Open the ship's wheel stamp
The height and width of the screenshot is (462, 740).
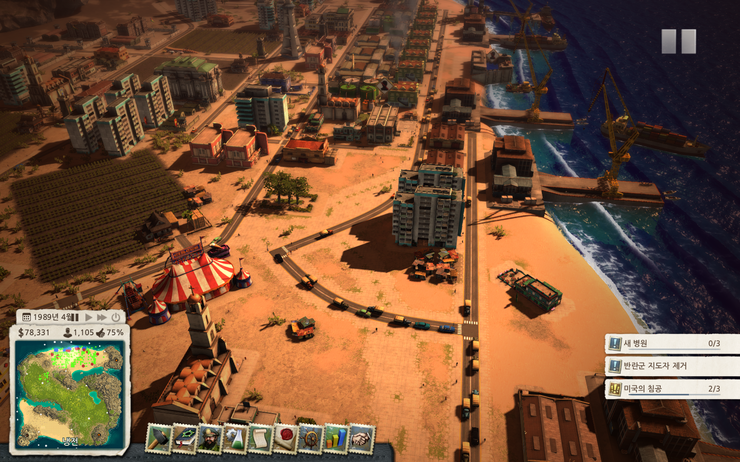click(310, 437)
